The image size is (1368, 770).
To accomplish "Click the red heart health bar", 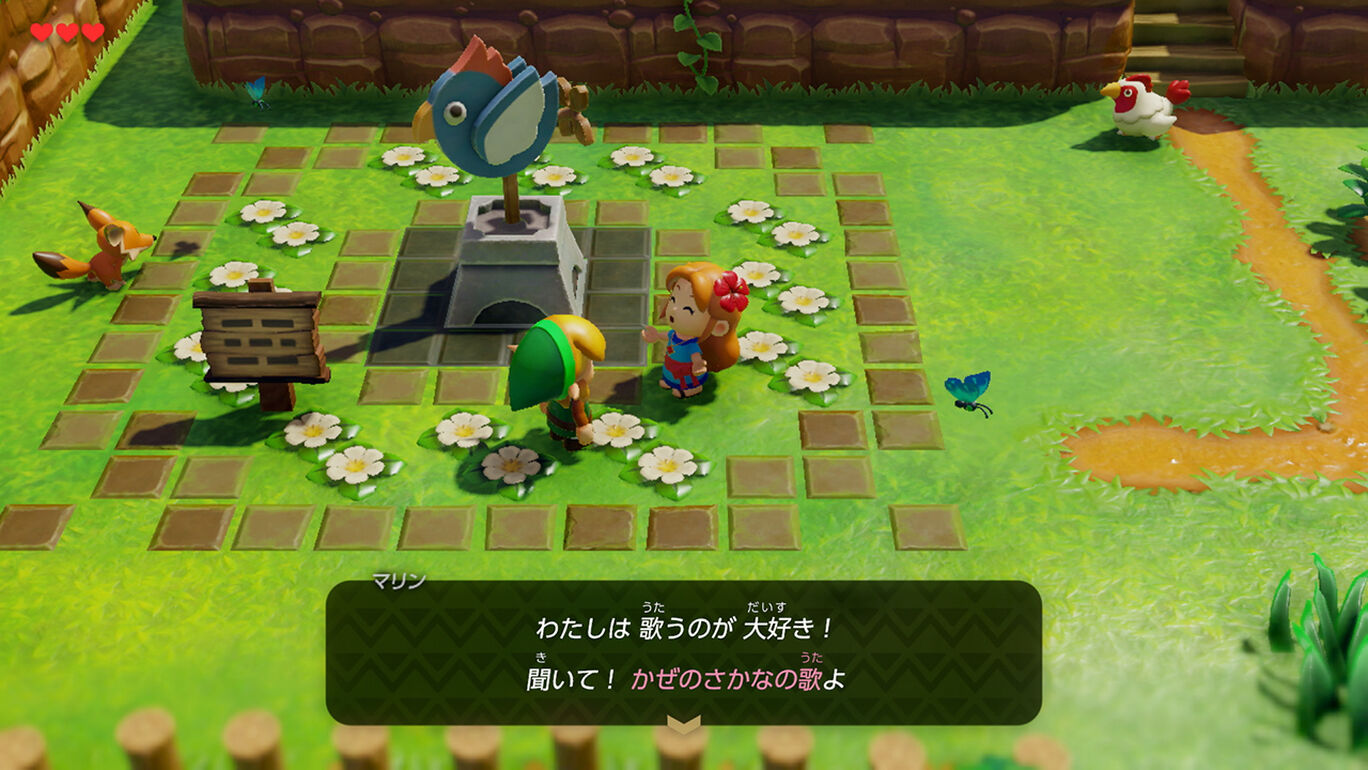I will (x=66, y=31).
